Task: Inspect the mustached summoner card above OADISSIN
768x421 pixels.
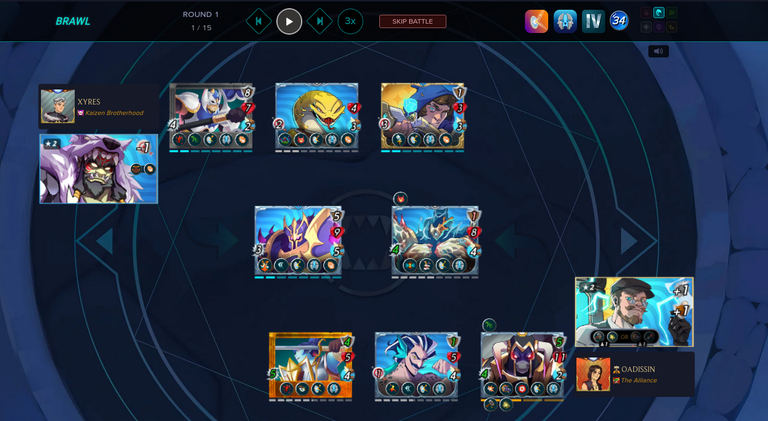Action: point(634,311)
